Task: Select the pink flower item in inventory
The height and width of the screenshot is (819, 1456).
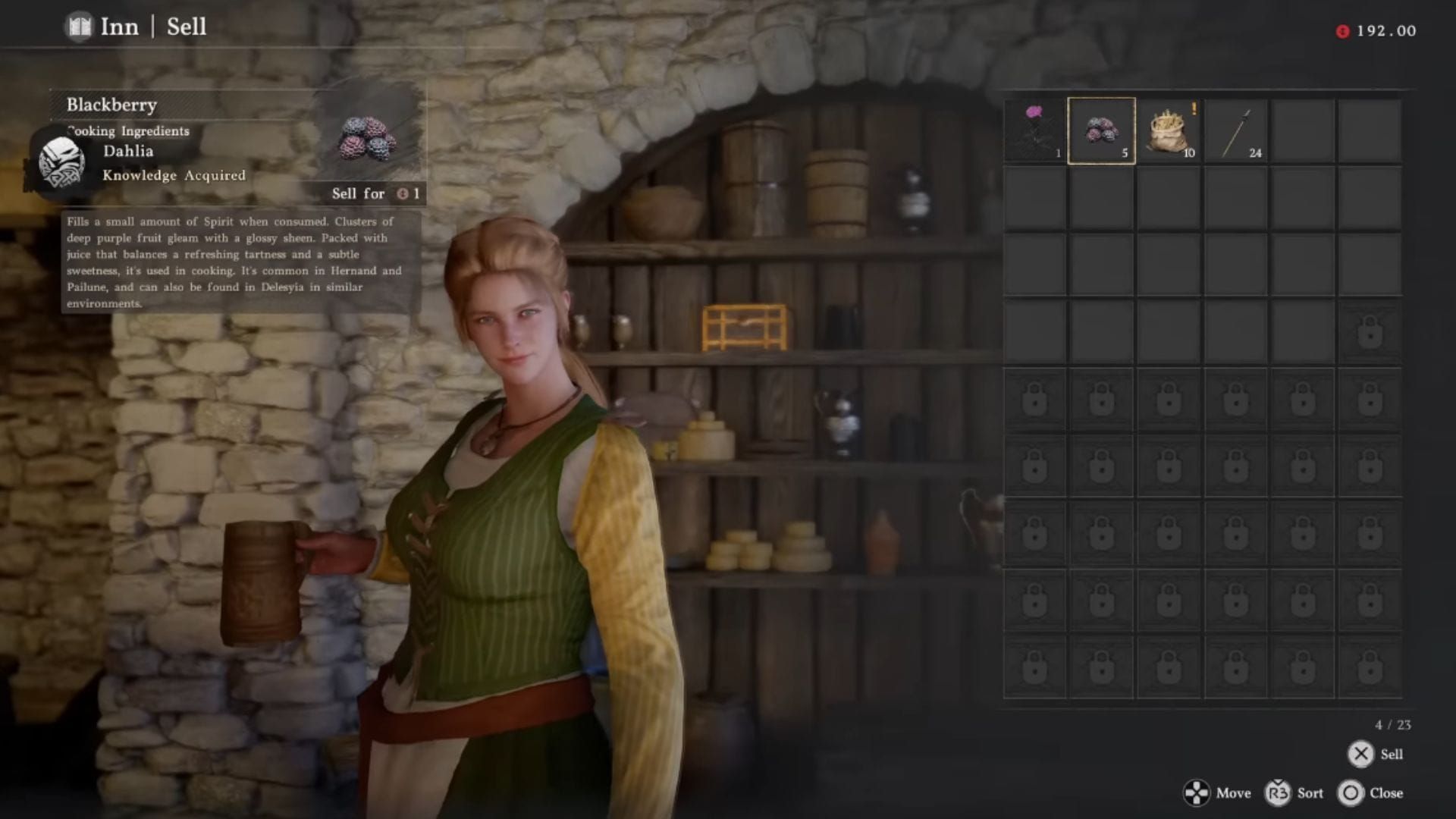Action: (x=1033, y=129)
